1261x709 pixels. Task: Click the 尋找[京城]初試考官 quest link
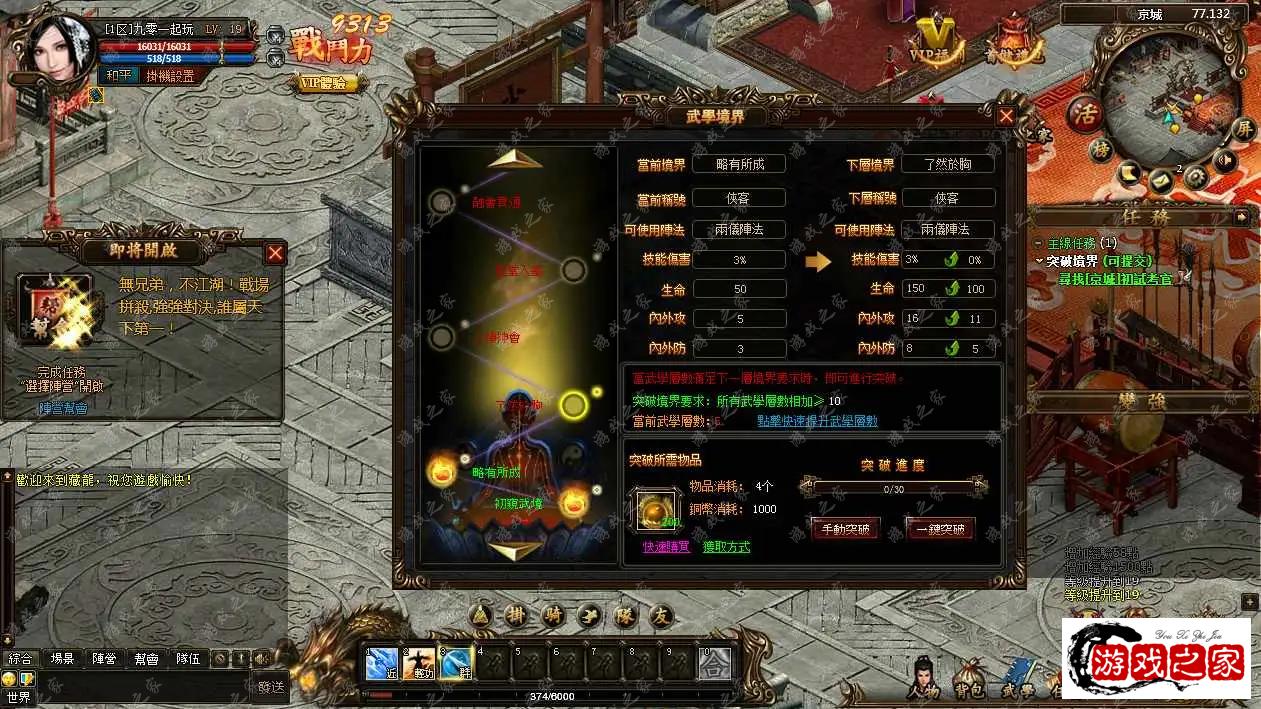(x=1115, y=279)
